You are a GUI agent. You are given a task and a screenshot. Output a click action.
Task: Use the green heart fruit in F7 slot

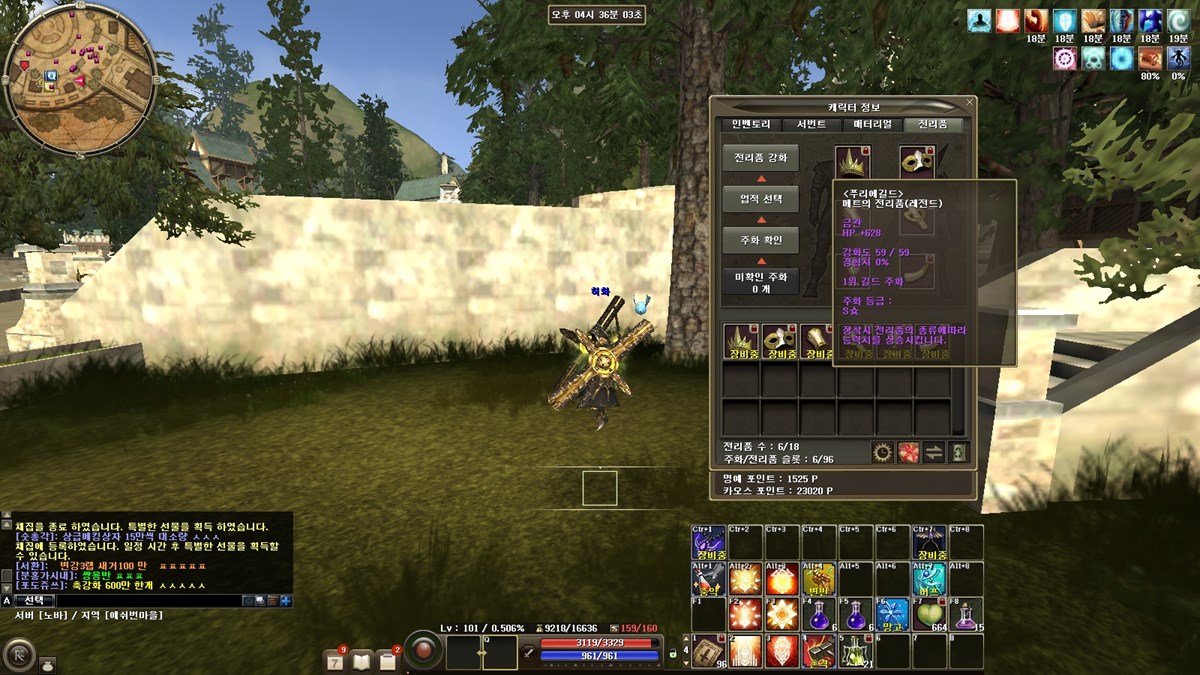tap(930, 613)
